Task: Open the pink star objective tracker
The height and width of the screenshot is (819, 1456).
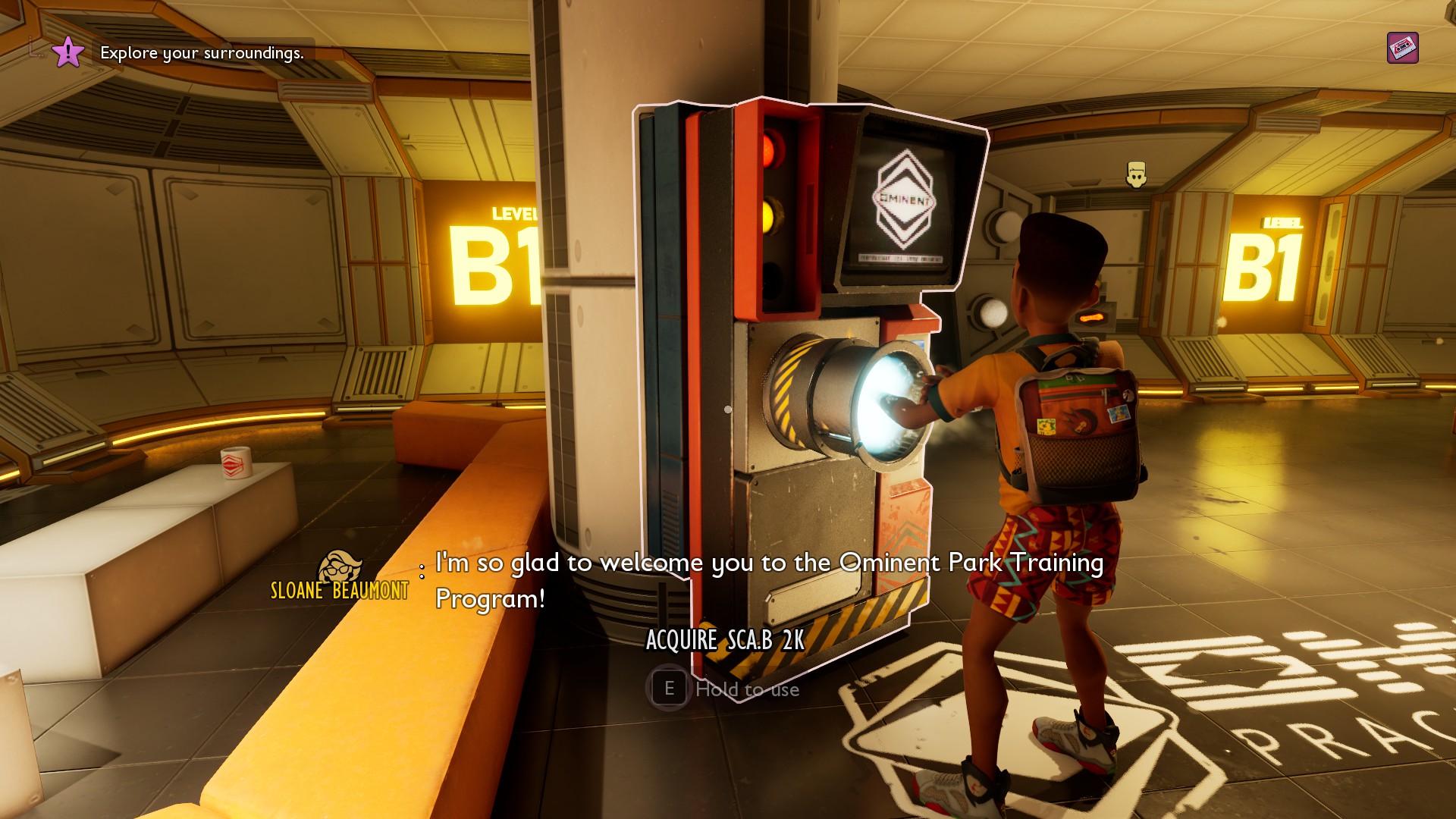Action: click(x=67, y=52)
